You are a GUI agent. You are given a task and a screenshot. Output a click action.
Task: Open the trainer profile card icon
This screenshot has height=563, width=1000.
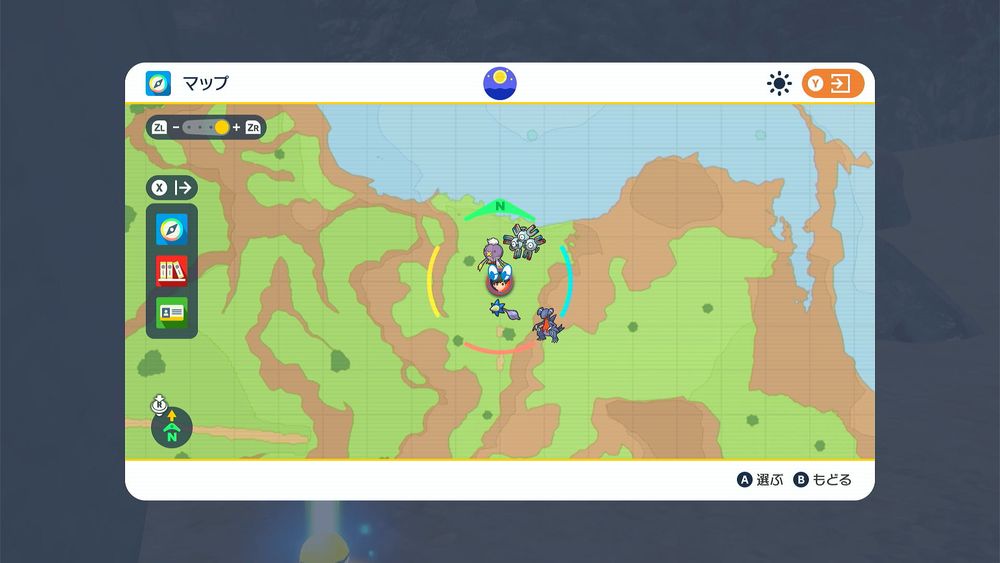pyautogui.click(x=171, y=312)
